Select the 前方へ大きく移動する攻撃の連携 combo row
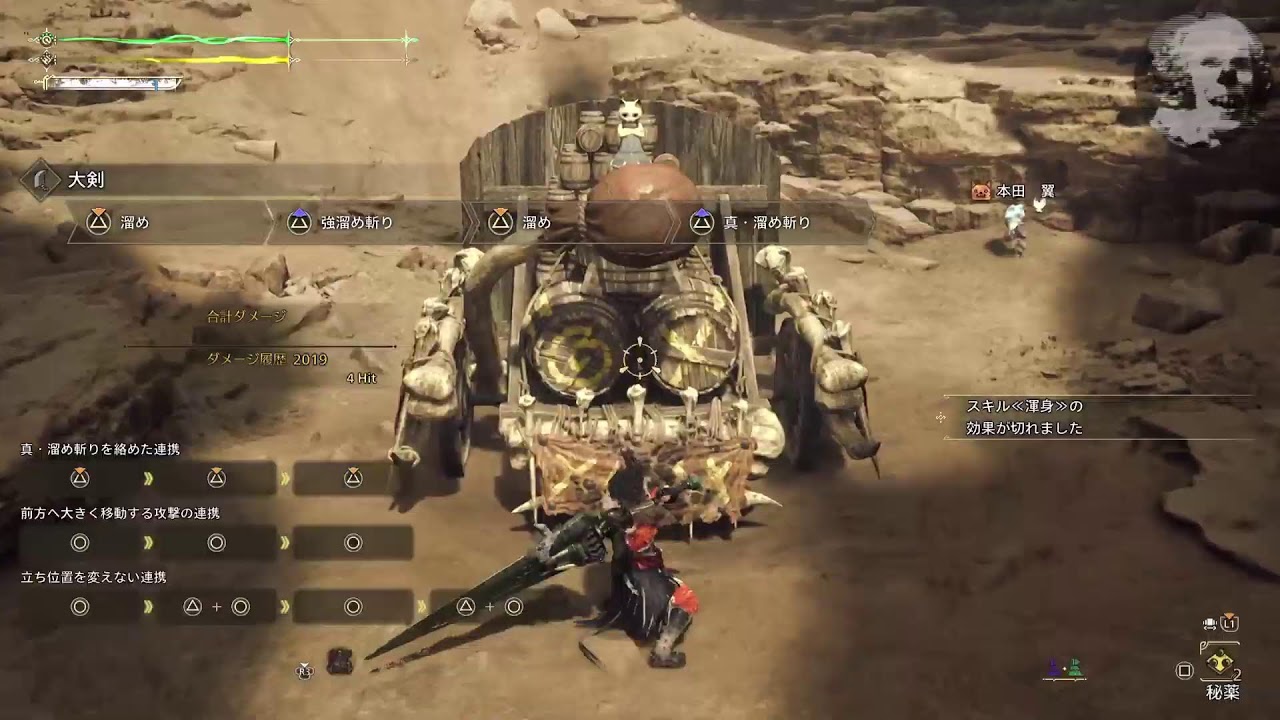This screenshot has width=1280, height=720. pos(120,513)
